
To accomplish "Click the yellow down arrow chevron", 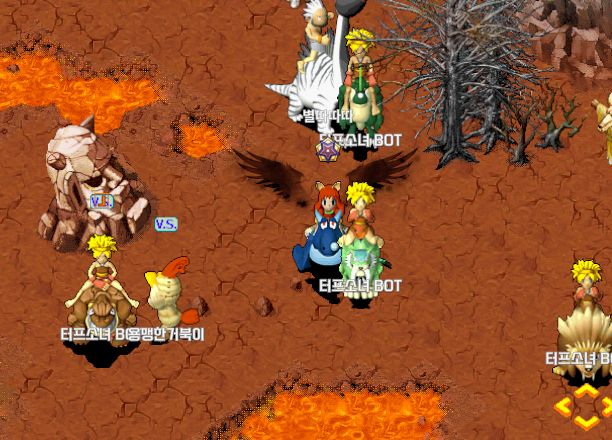I will click(586, 422).
